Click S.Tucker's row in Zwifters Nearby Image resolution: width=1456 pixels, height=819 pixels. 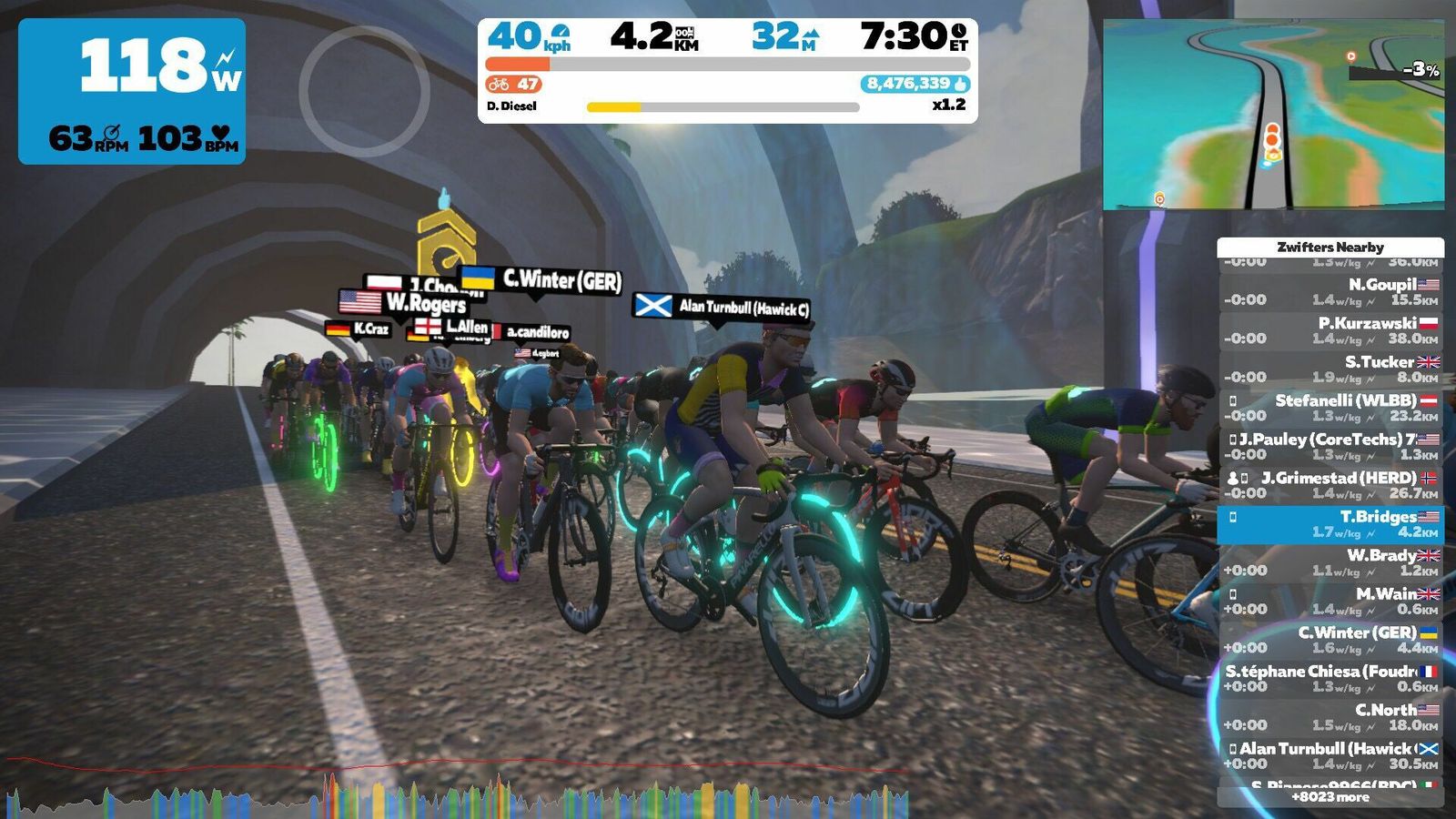click(x=1330, y=369)
